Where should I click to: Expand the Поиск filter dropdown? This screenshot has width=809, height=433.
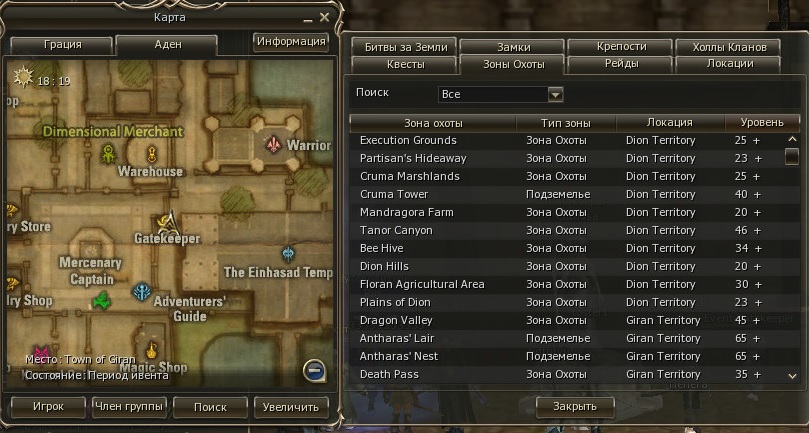pos(556,95)
